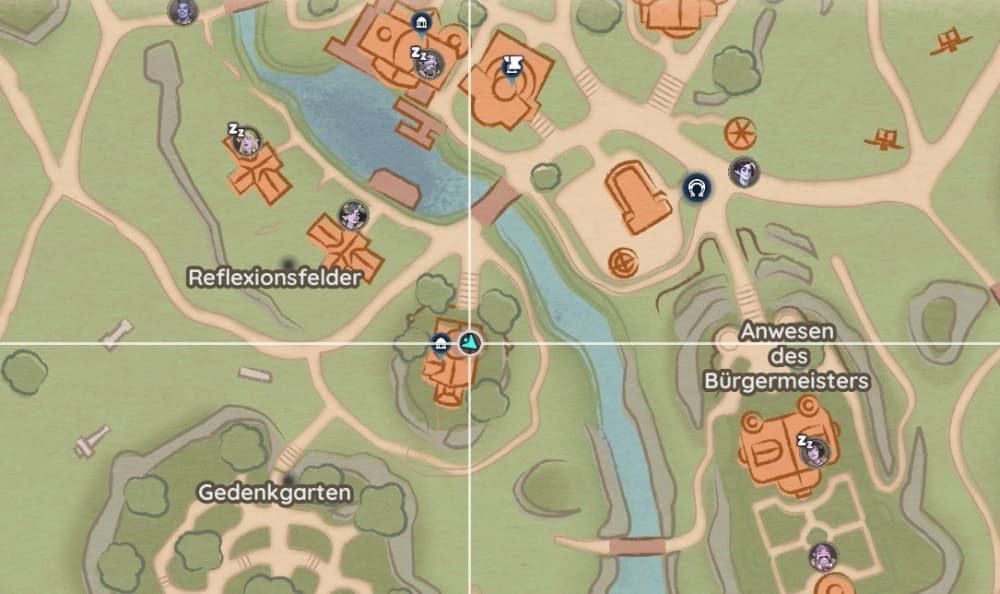Pick the sleeping villager at the mayor's estate
This screenshot has width=1000, height=594.
(814, 451)
